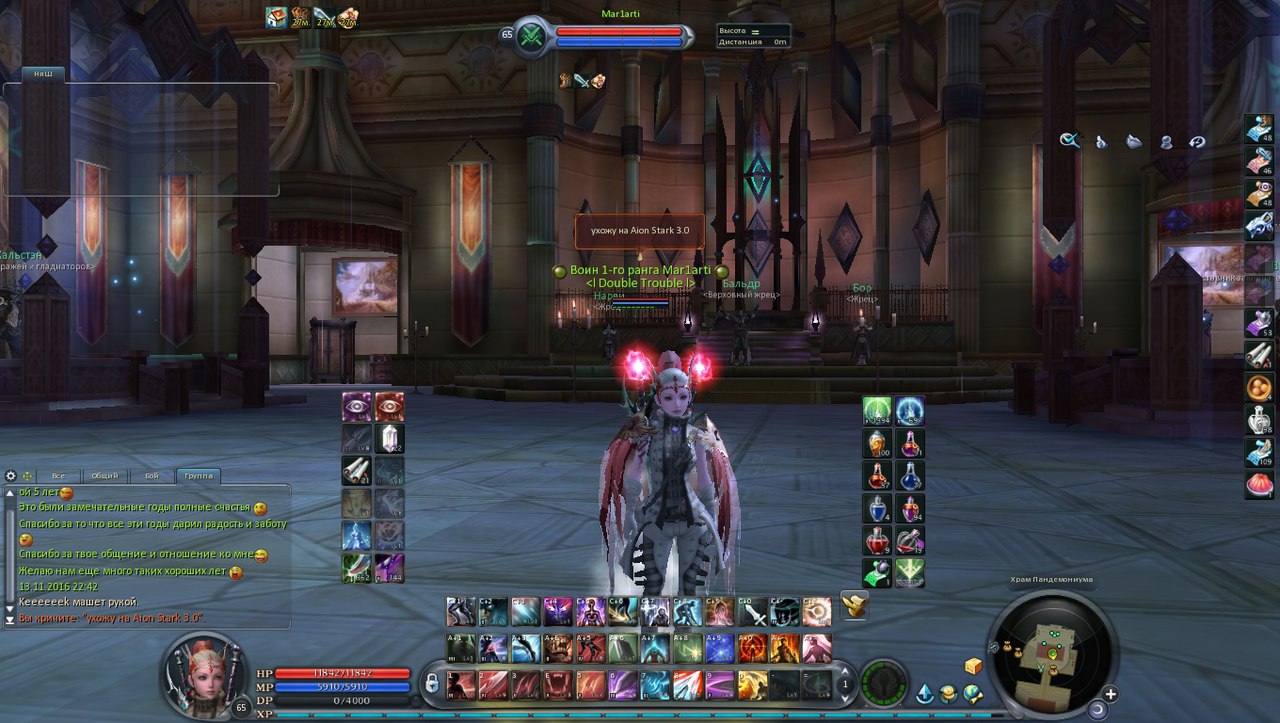
Task: Select the crossed sword skill in top hotbar
Action: tap(753, 611)
